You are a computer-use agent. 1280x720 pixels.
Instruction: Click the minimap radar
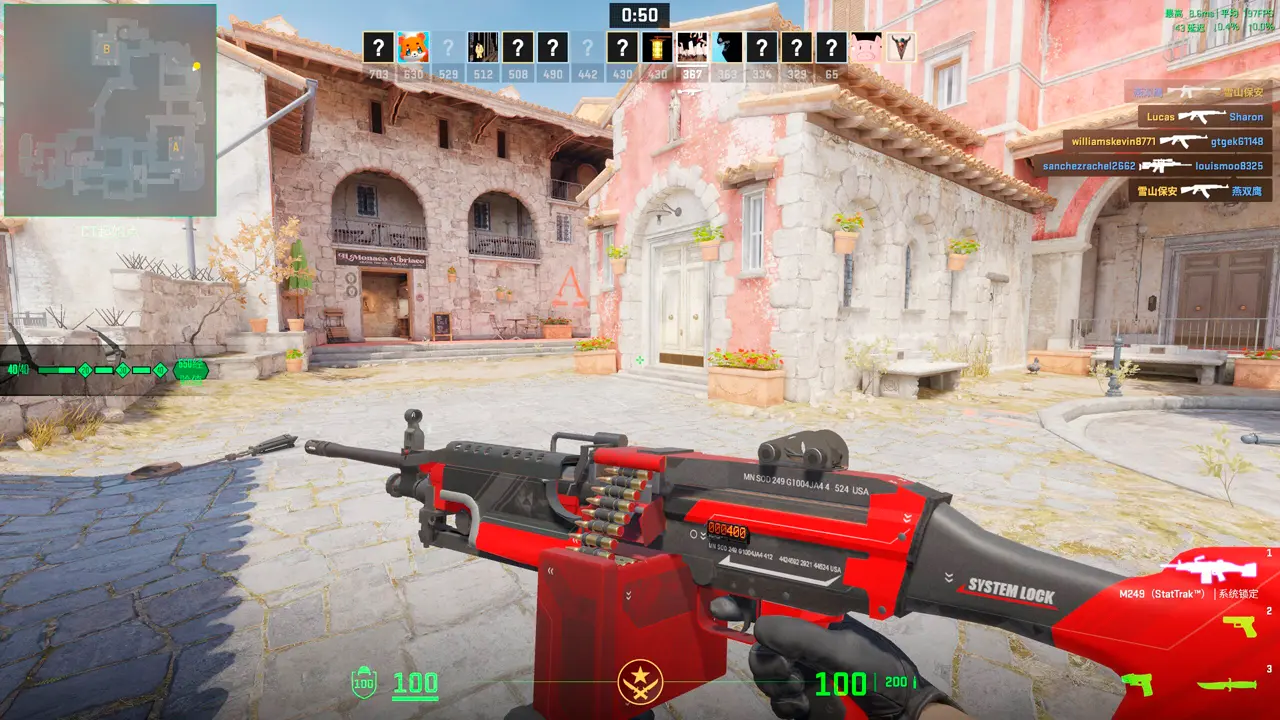tap(110, 110)
